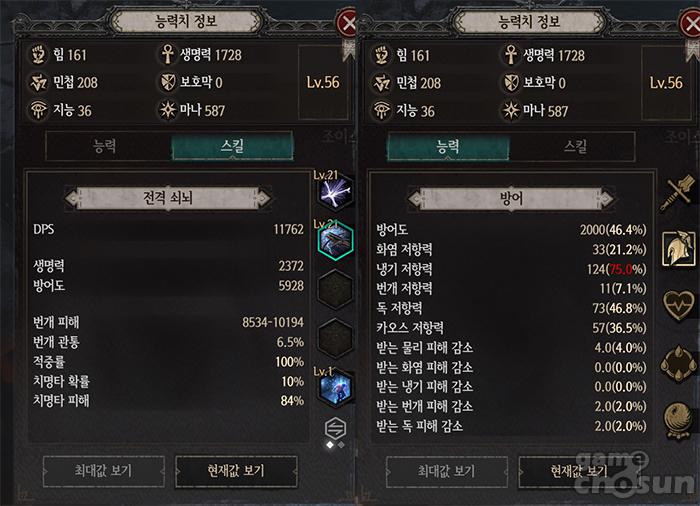Viewport: 700px width, 506px height.
Task: Choose the highlighted crossbow skill icon
Action: pyautogui.click(x=335, y=241)
